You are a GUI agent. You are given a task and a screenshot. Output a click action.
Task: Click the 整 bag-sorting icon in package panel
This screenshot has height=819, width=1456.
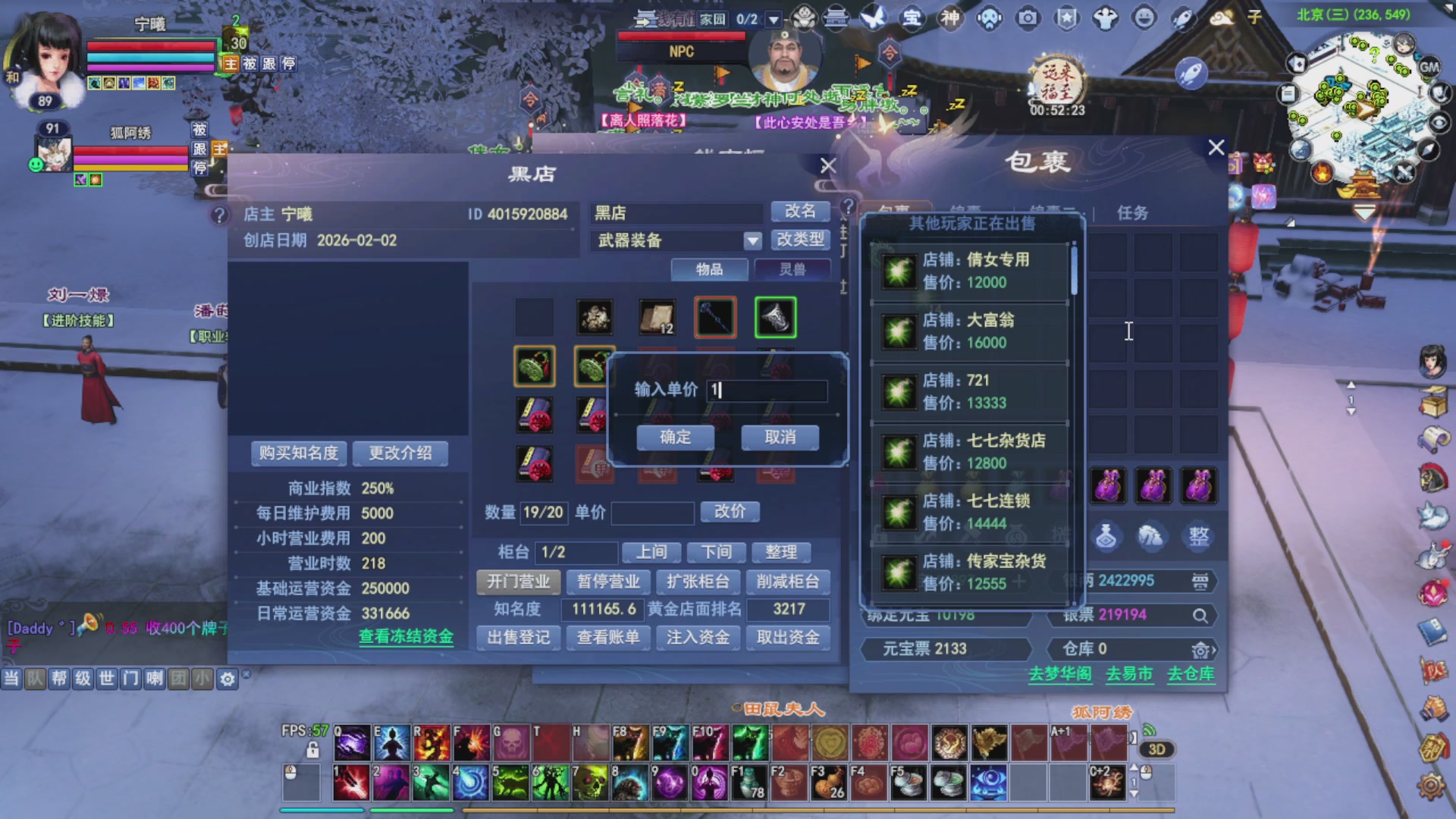(x=1199, y=537)
